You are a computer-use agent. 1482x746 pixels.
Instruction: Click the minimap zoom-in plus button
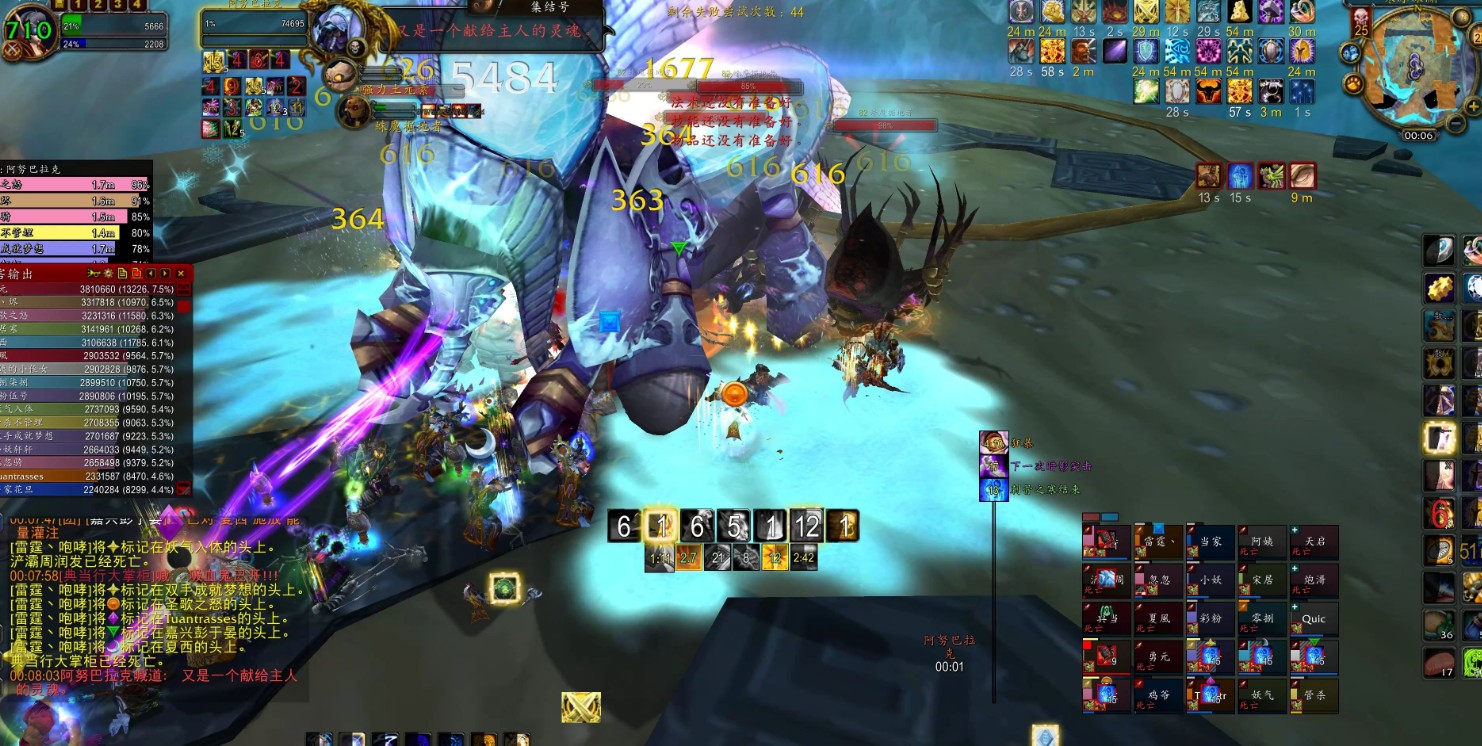point(1472,105)
